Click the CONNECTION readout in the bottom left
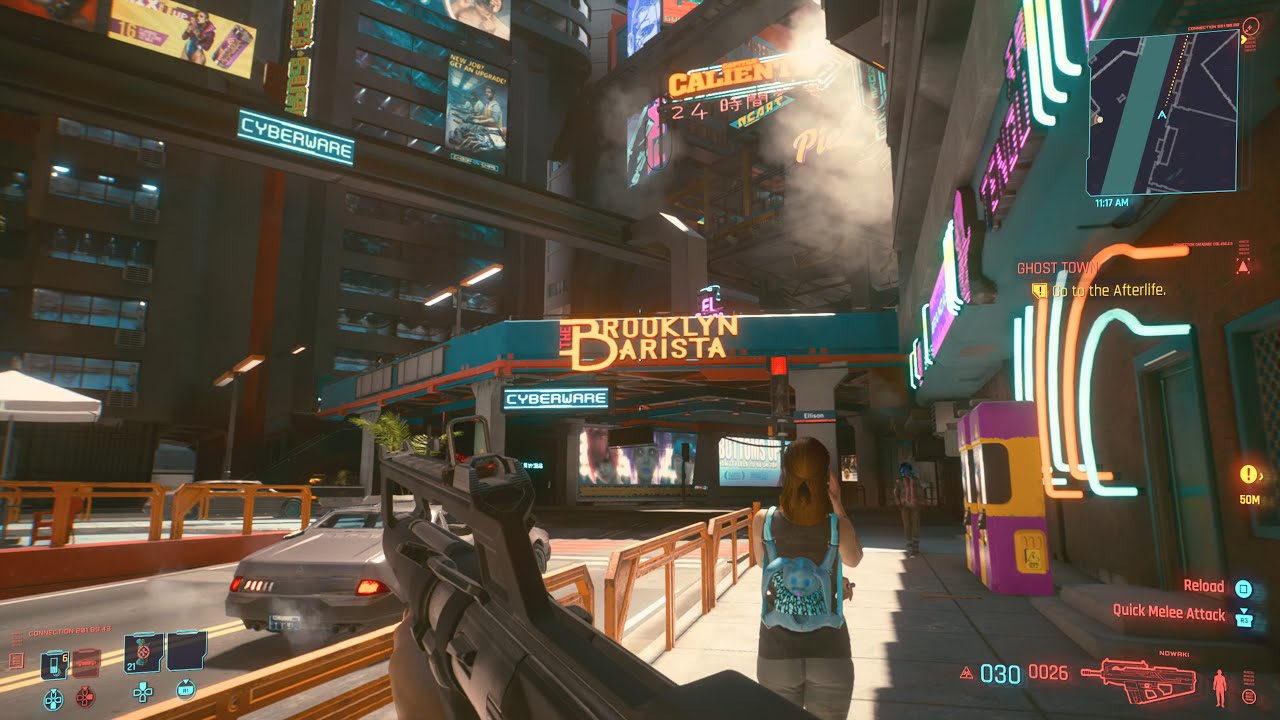 (x=69, y=629)
